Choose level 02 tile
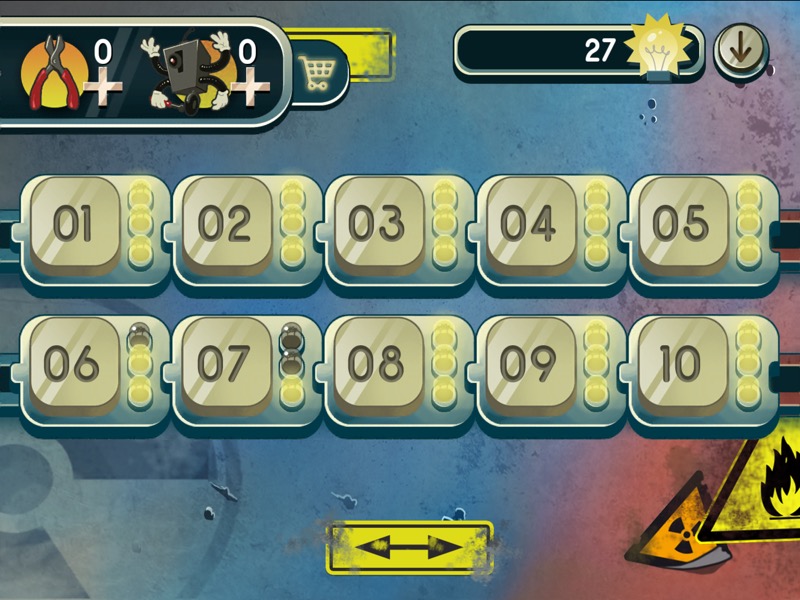Image resolution: width=800 pixels, height=600 pixels. 224,225
